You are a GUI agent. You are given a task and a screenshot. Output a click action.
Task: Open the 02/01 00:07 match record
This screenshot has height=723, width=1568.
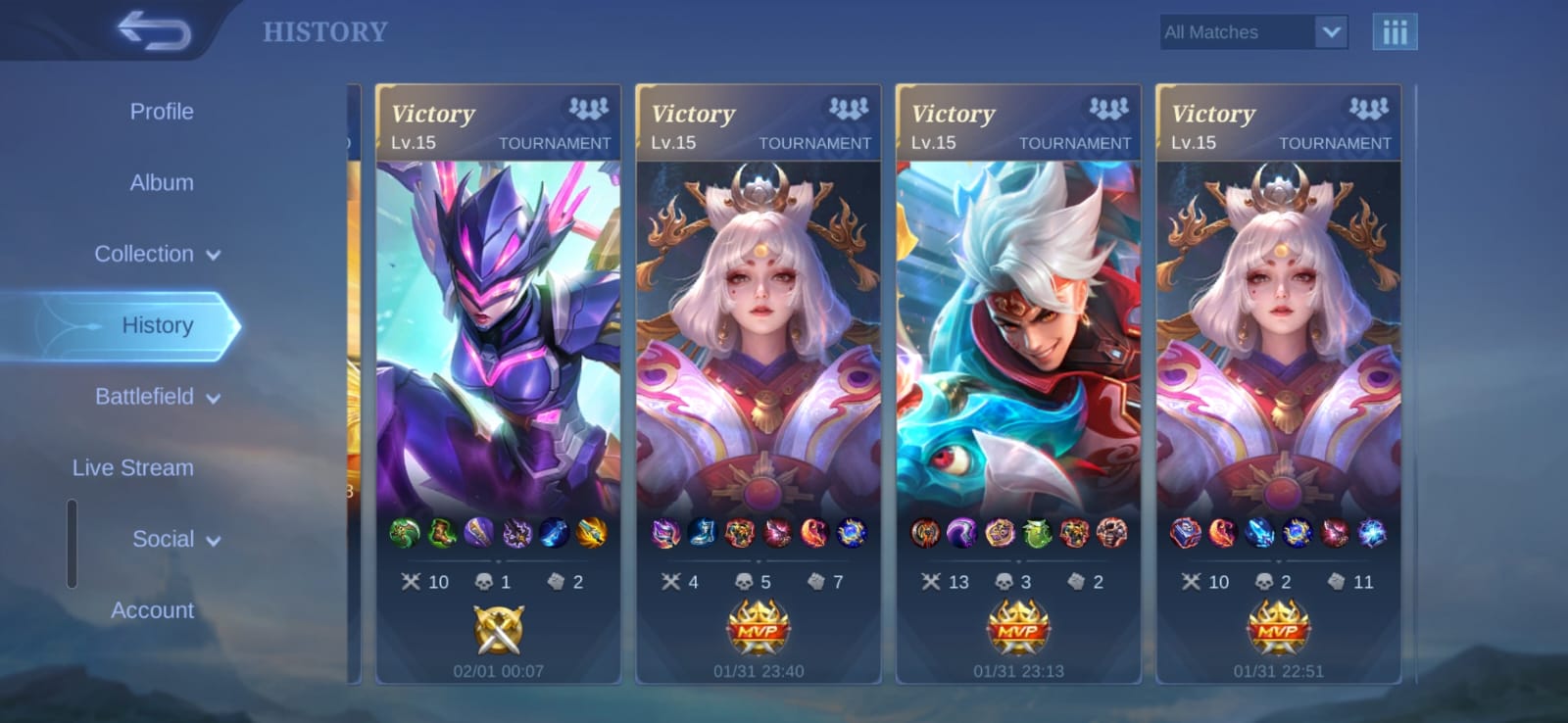coord(498,383)
